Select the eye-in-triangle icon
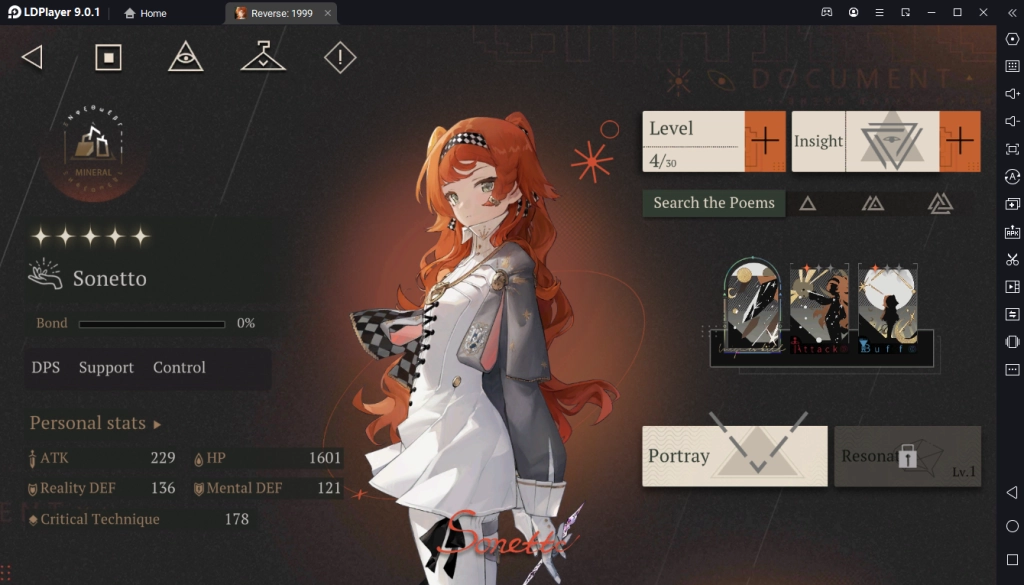The width and height of the screenshot is (1024, 585). point(186,58)
